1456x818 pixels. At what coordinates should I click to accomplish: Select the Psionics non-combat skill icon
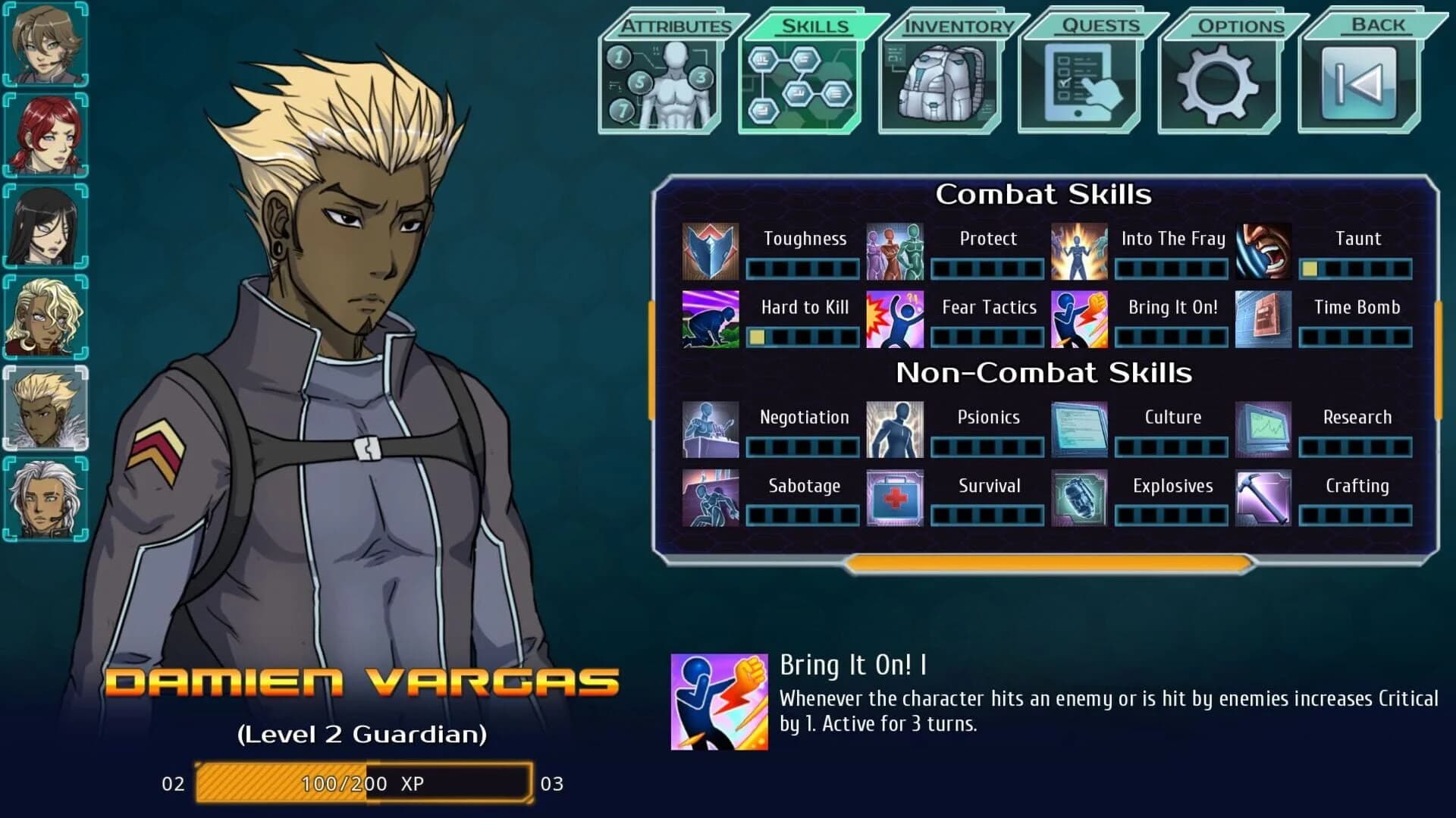[895, 430]
